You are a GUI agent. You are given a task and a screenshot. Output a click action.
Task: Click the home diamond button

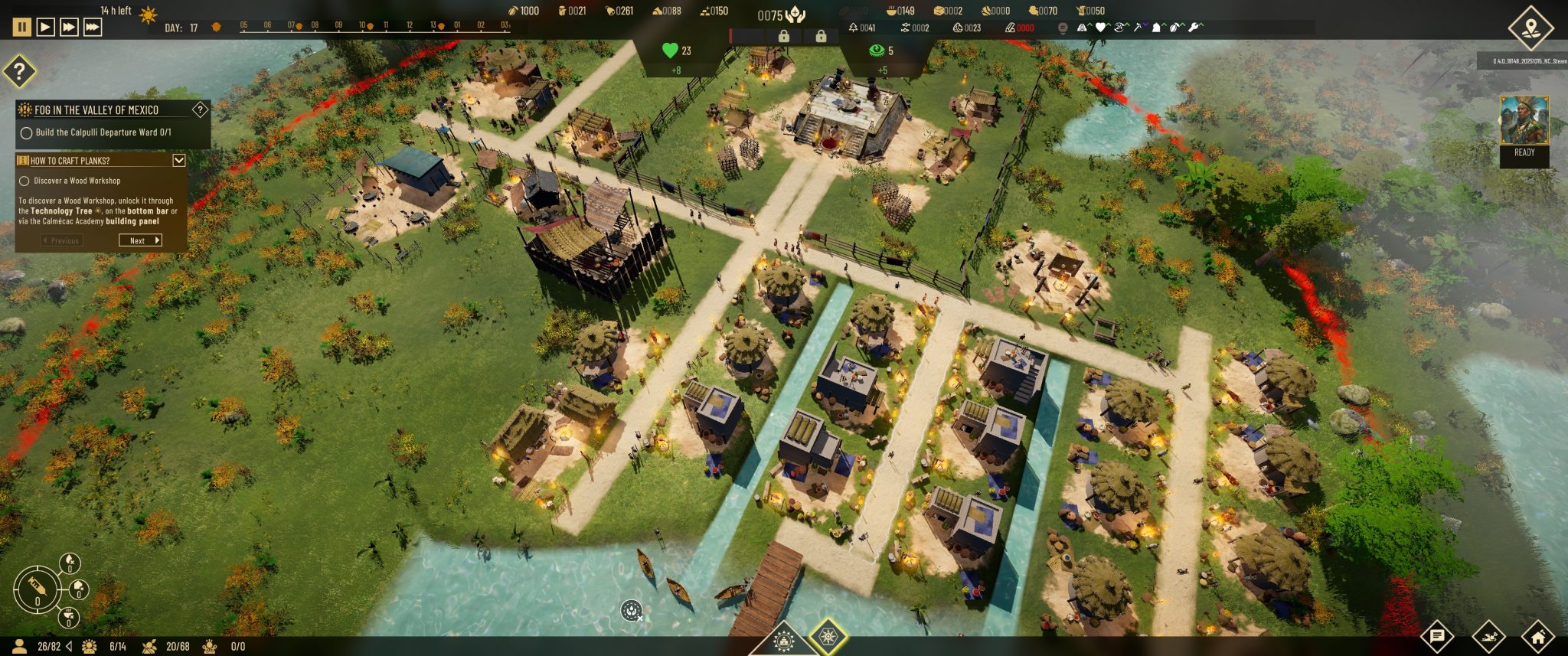click(x=1537, y=636)
